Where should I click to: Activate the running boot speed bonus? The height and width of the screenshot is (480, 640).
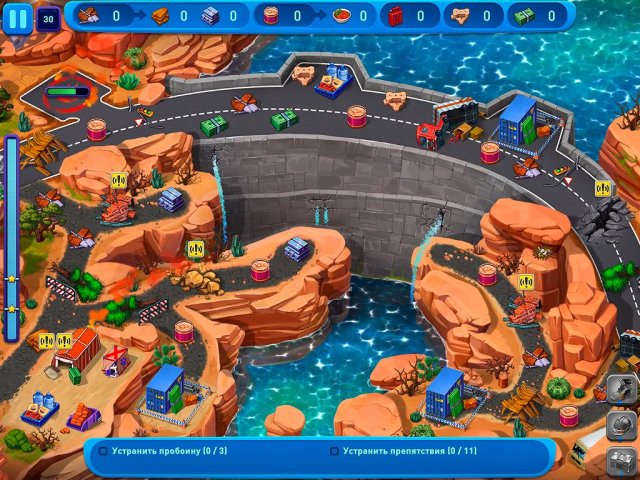(x=620, y=389)
